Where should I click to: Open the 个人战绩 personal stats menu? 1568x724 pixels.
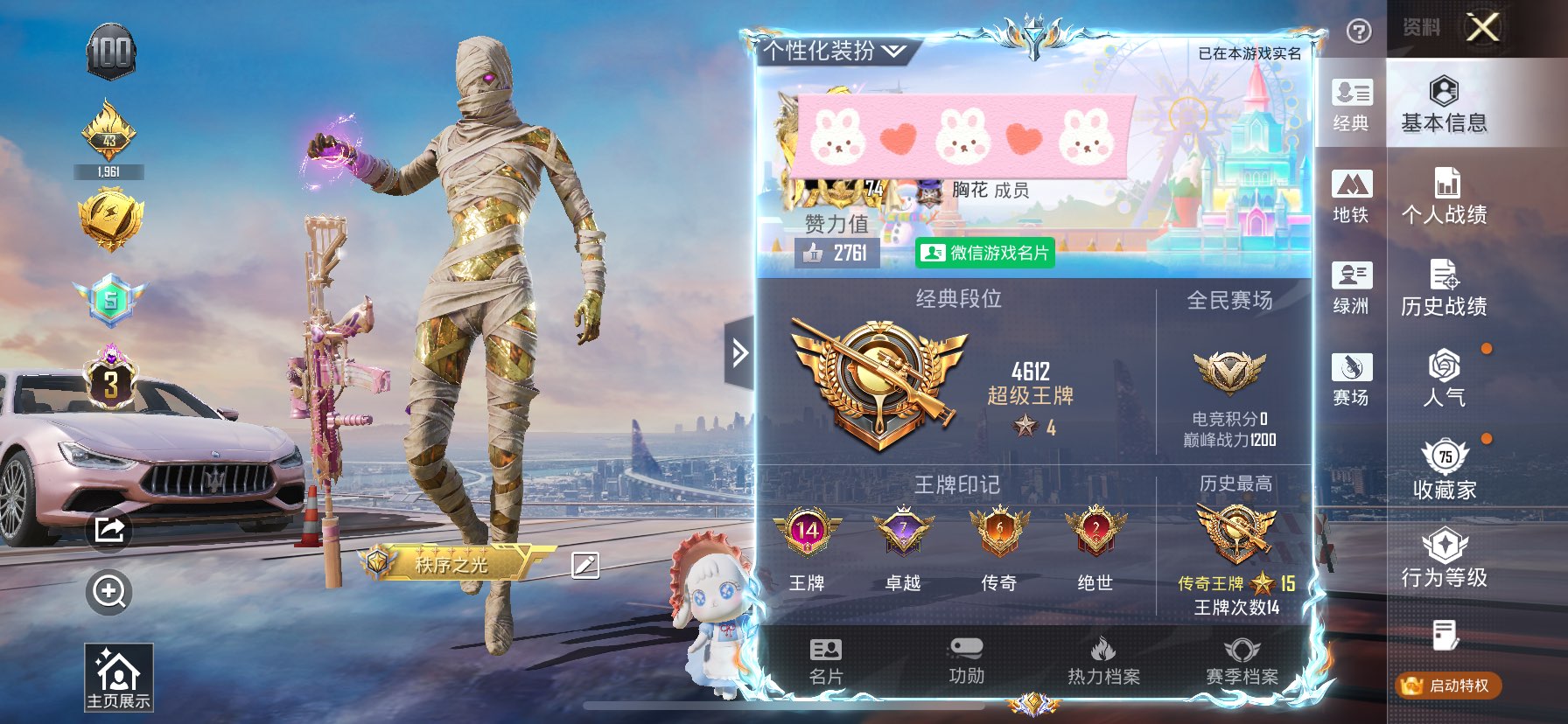[x=1444, y=196]
